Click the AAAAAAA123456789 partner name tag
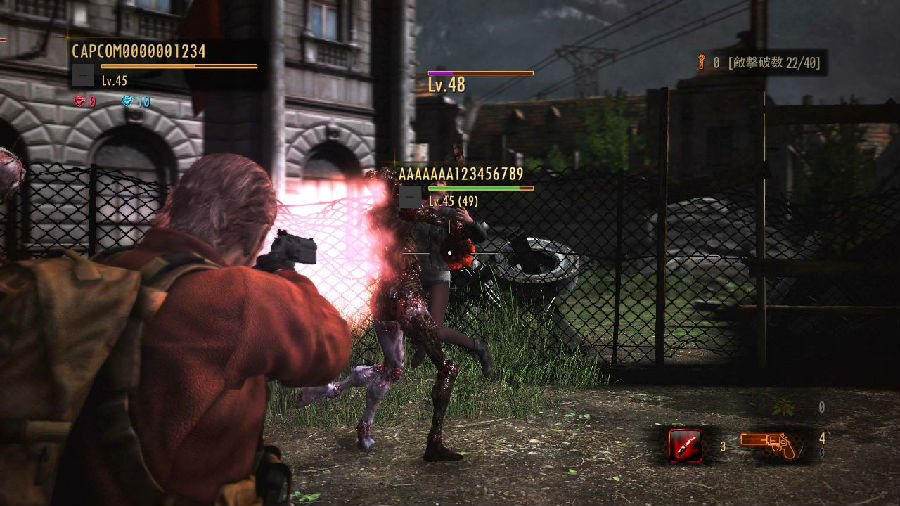This screenshot has height=506, width=900. click(x=460, y=174)
